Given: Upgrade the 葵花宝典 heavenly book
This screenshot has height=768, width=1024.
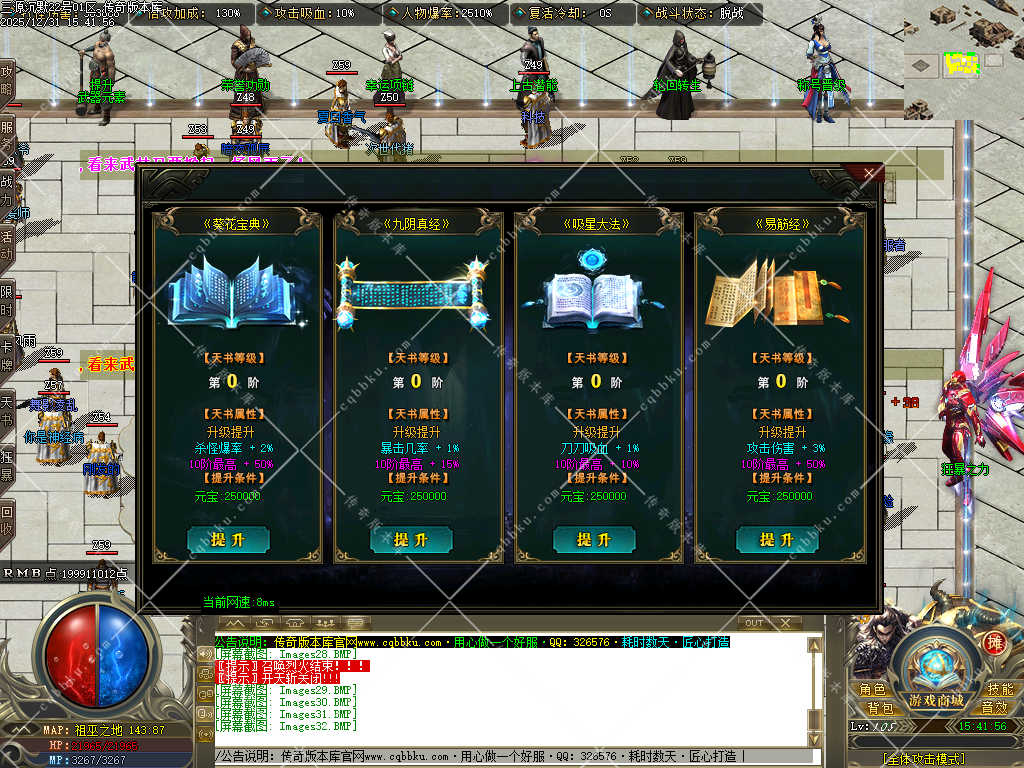Looking at the screenshot, I should coord(228,540).
